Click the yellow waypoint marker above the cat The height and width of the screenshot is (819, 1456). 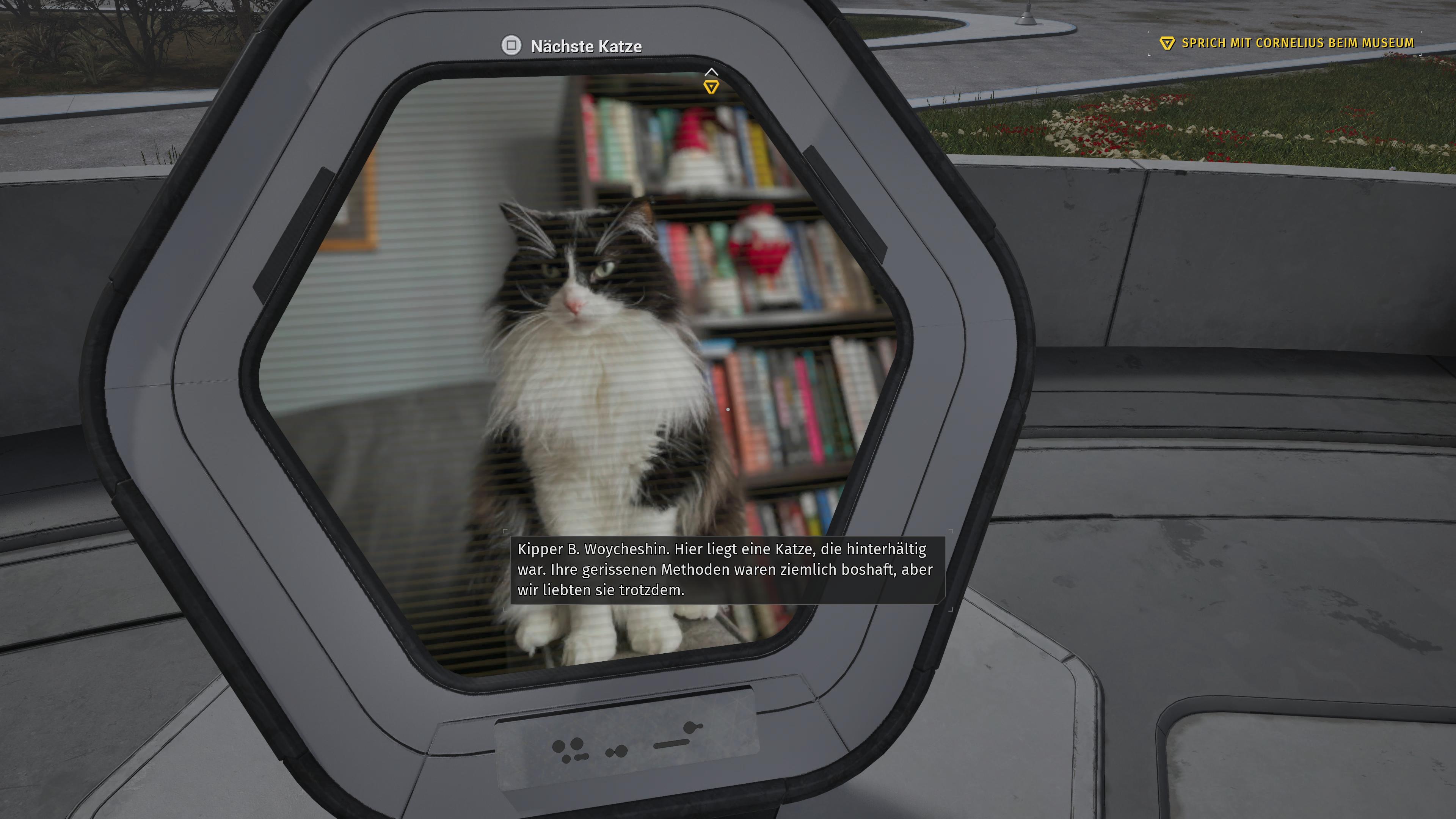pos(712,86)
